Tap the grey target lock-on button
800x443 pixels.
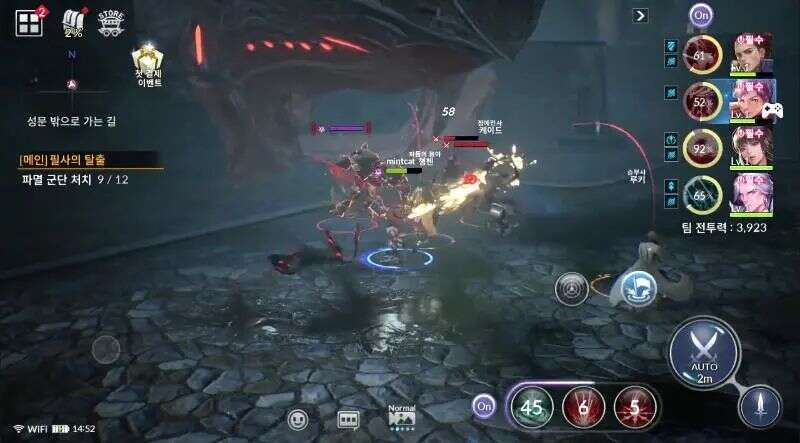pyautogui.click(x=572, y=288)
